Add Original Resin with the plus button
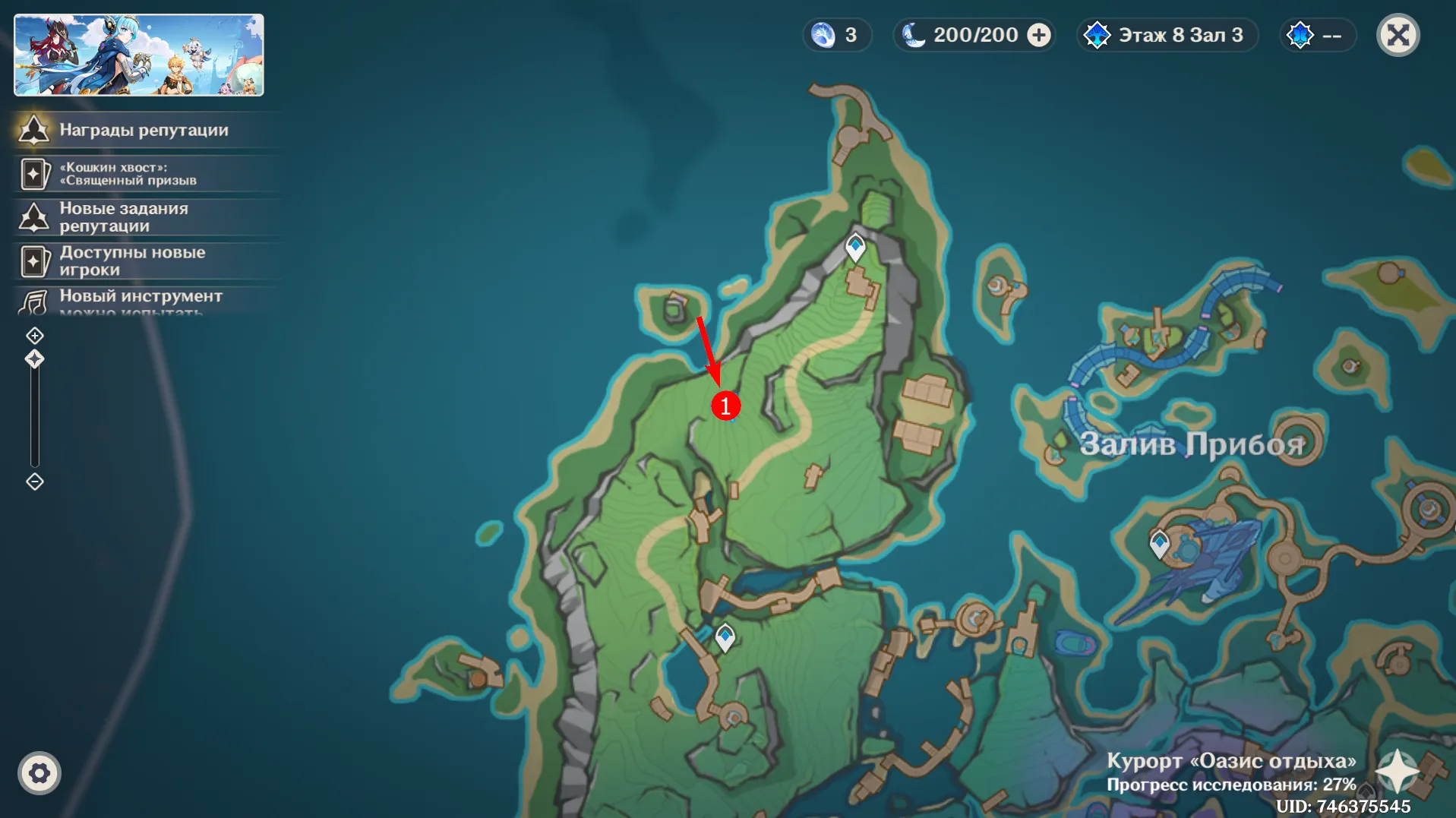Viewport: 1456px width, 818px height. [1039, 35]
